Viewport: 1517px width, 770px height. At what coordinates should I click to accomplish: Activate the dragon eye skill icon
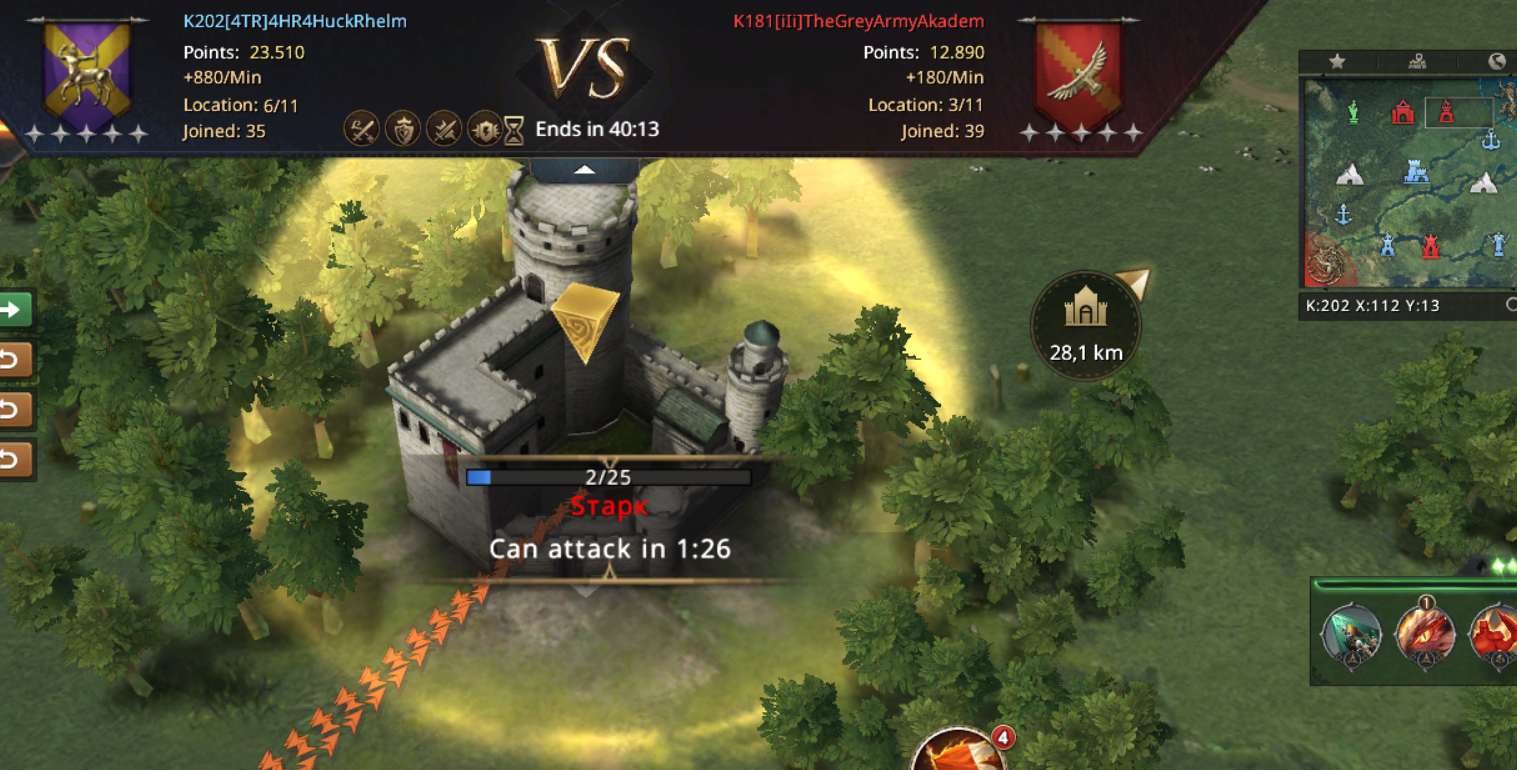(x=1425, y=633)
